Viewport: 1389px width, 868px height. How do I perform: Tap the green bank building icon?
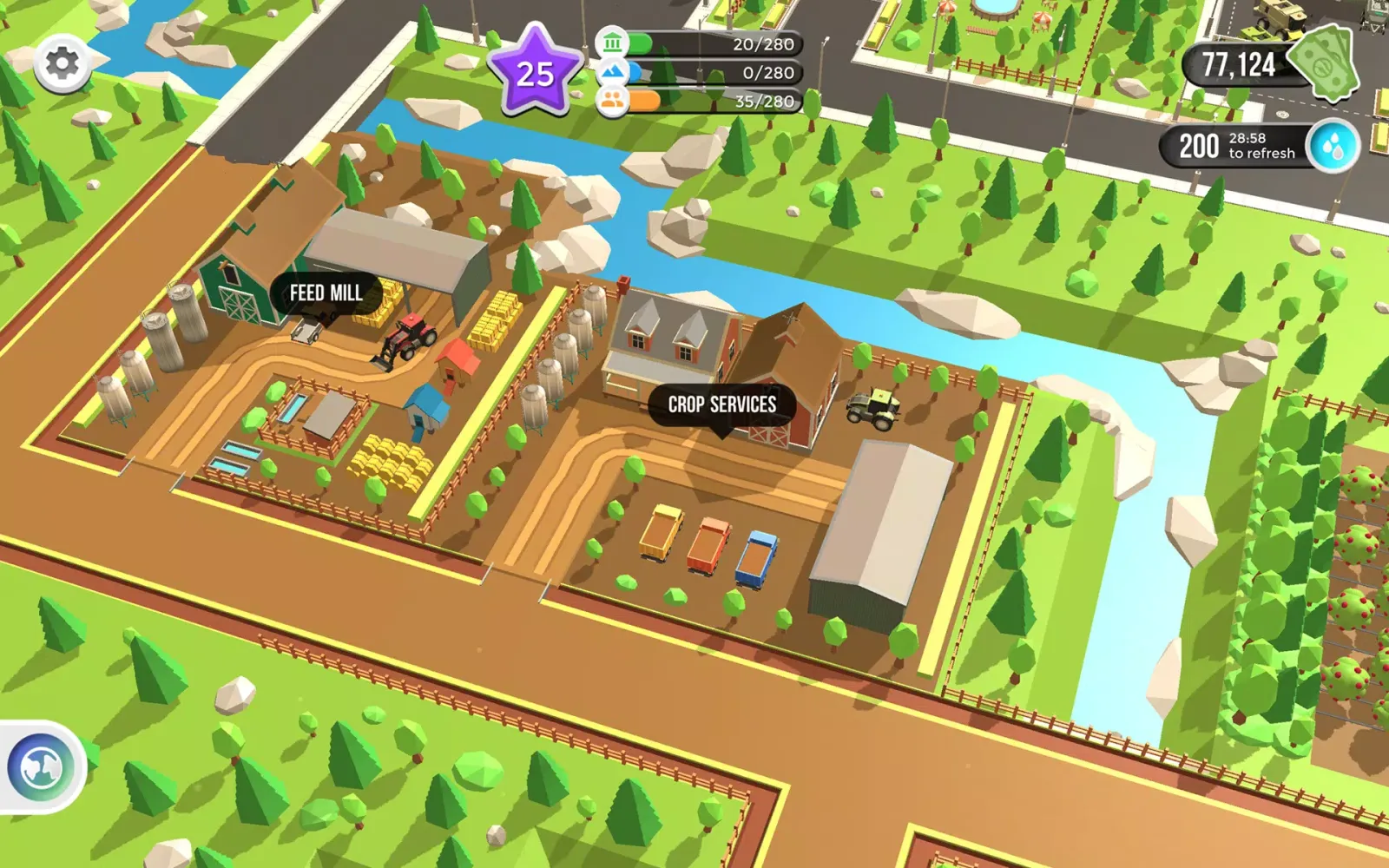tap(613, 43)
